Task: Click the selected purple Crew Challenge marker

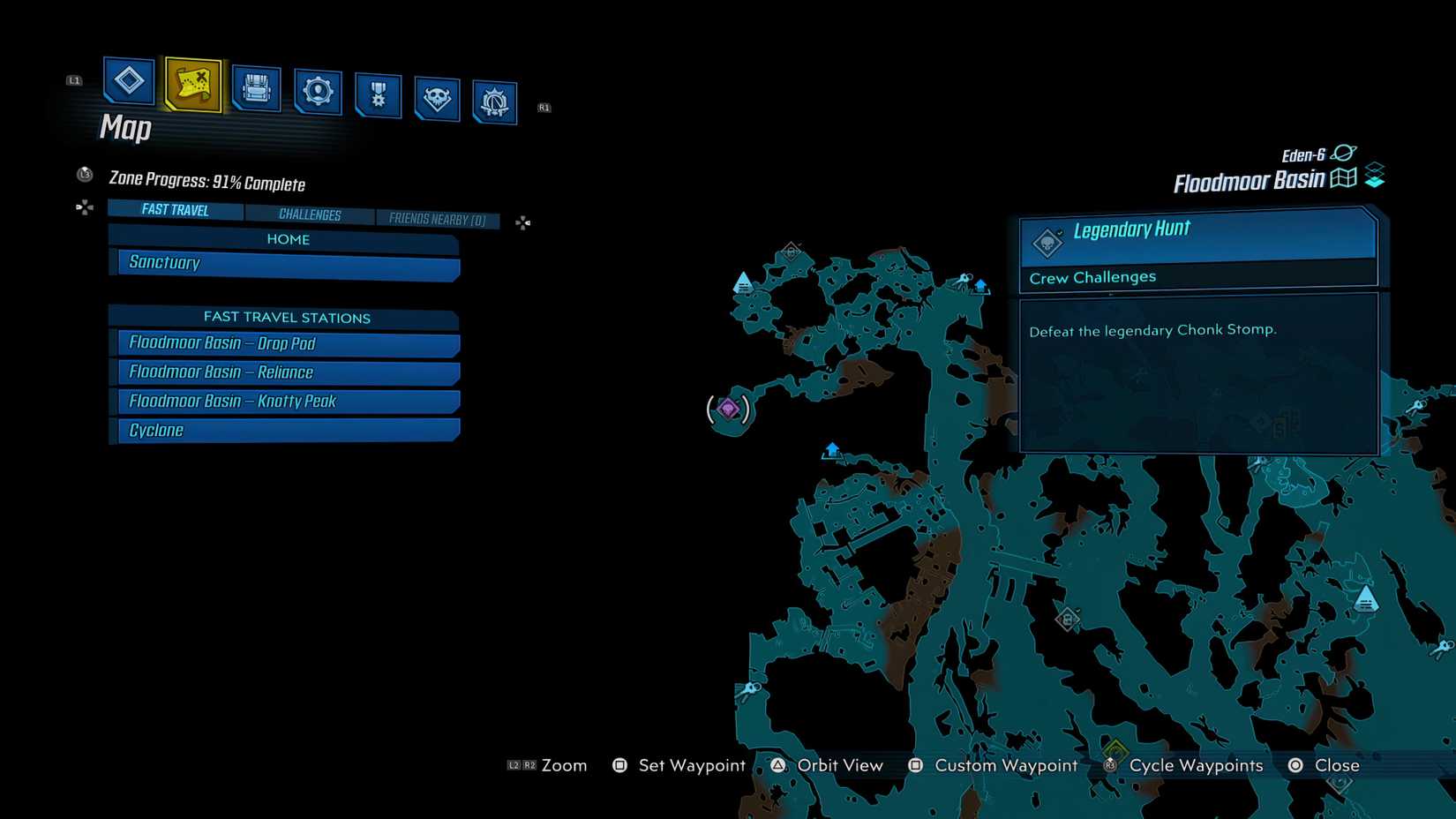Action: point(729,407)
